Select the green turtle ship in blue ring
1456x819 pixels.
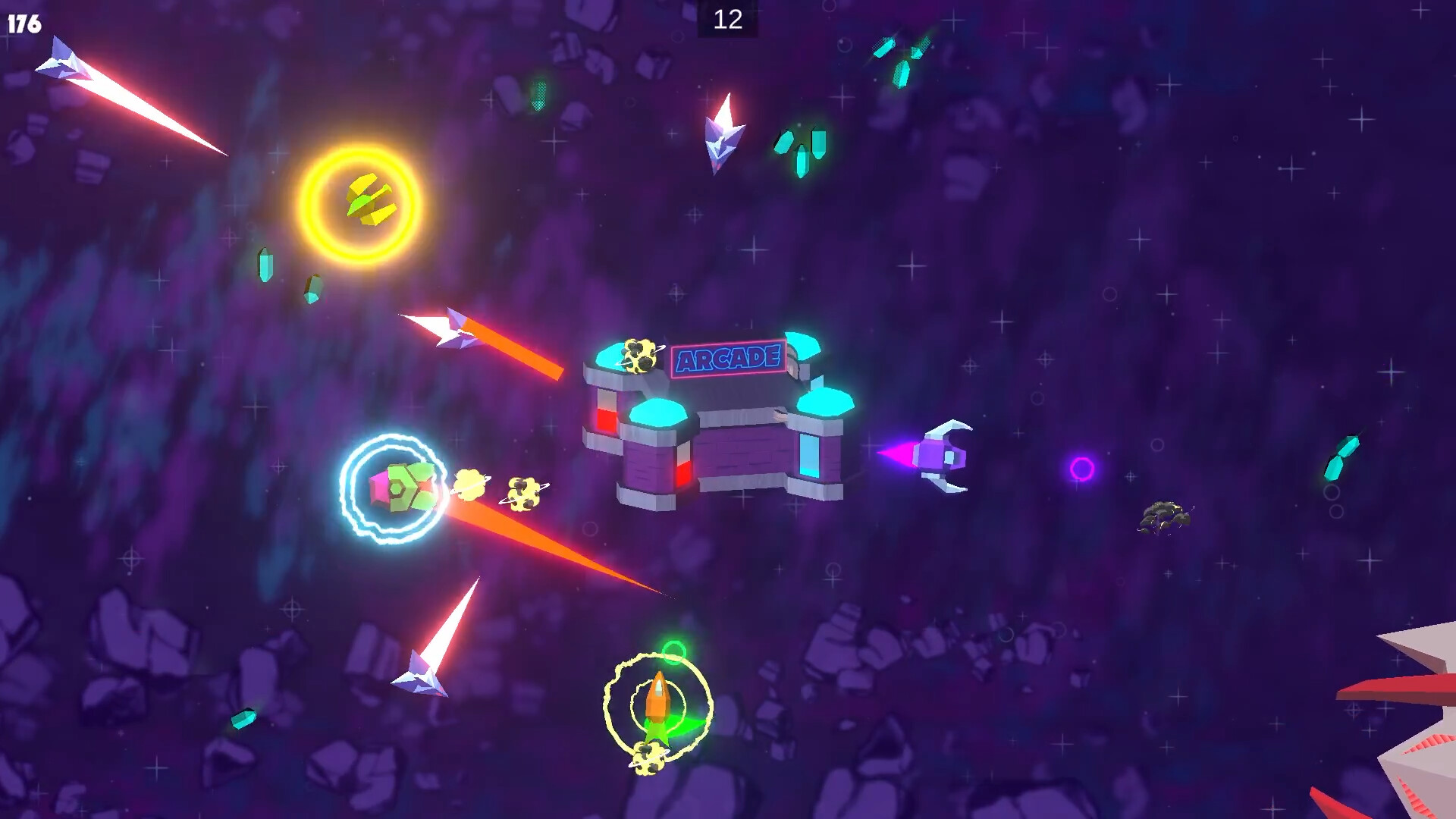pos(400,485)
